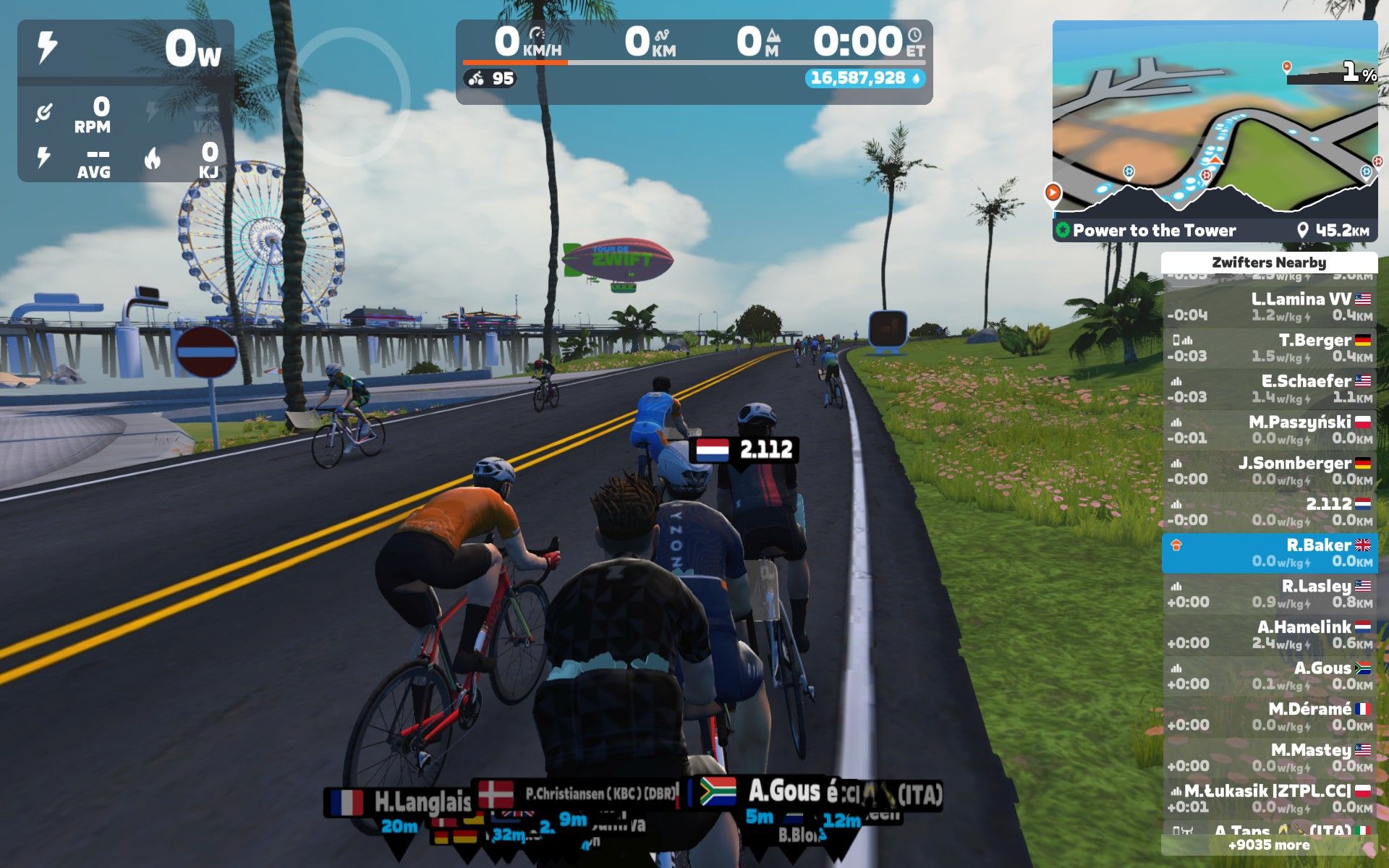The height and width of the screenshot is (868, 1389).
Task: Select A.Hamelink rider row
Action: coord(1269,635)
